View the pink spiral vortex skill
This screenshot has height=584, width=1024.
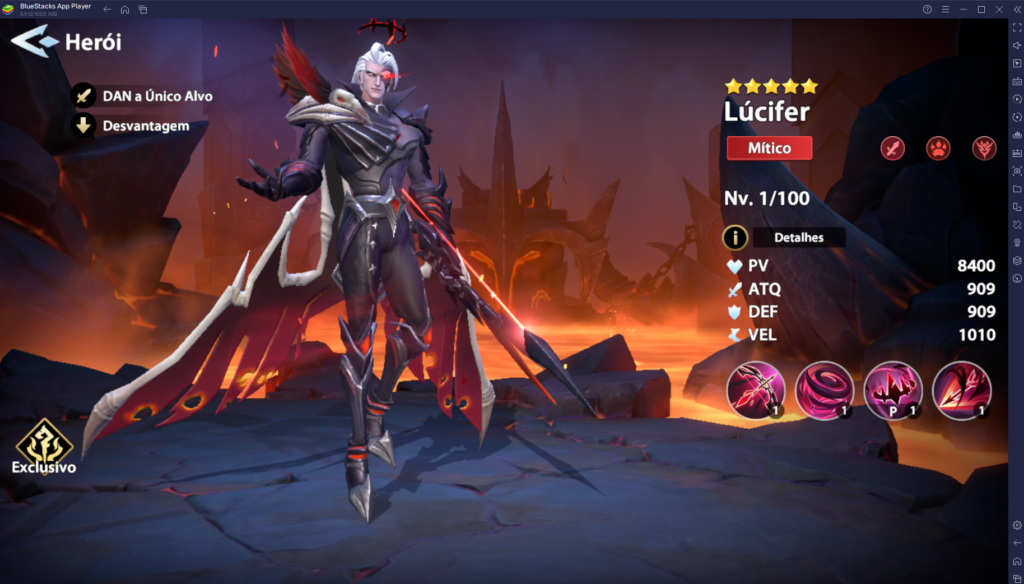824,390
